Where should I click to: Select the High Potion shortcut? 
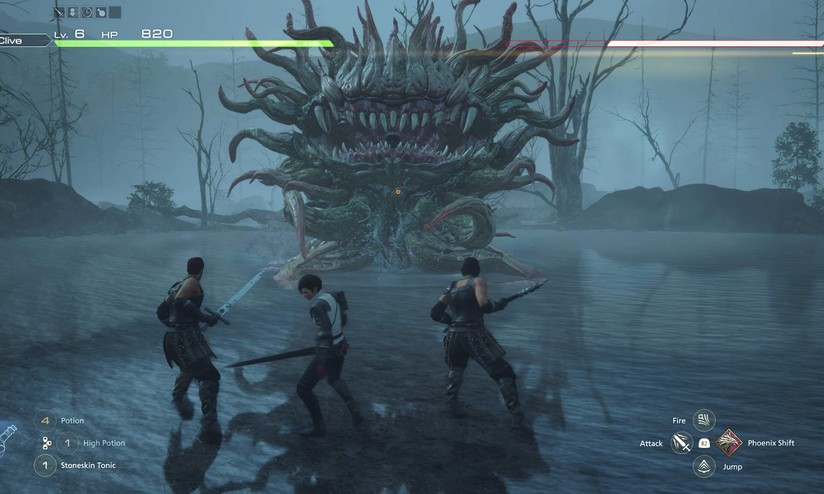tap(69, 442)
